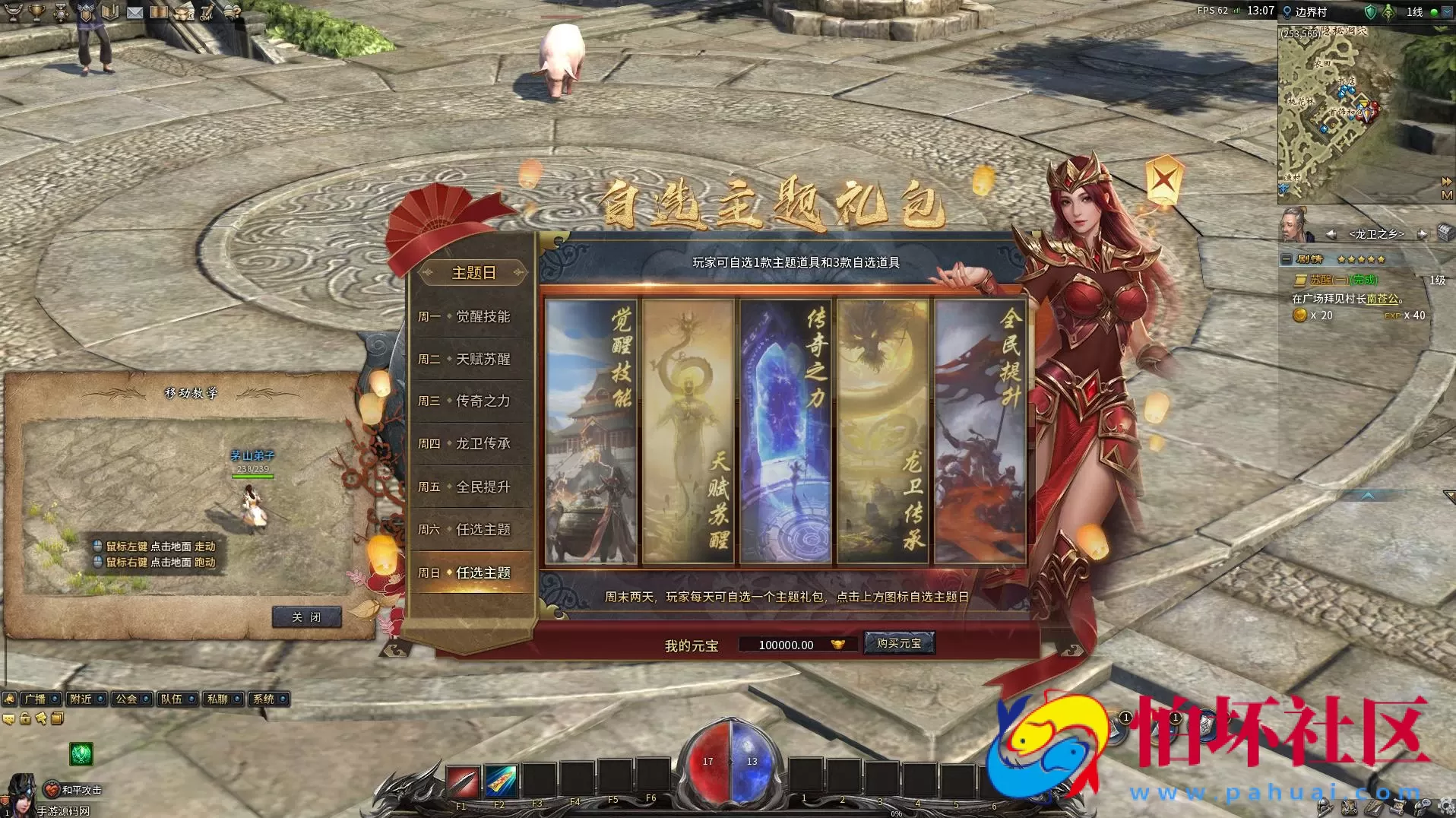
Task: Click the medal emblem icon top-left
Action: [x=59, y=13]
